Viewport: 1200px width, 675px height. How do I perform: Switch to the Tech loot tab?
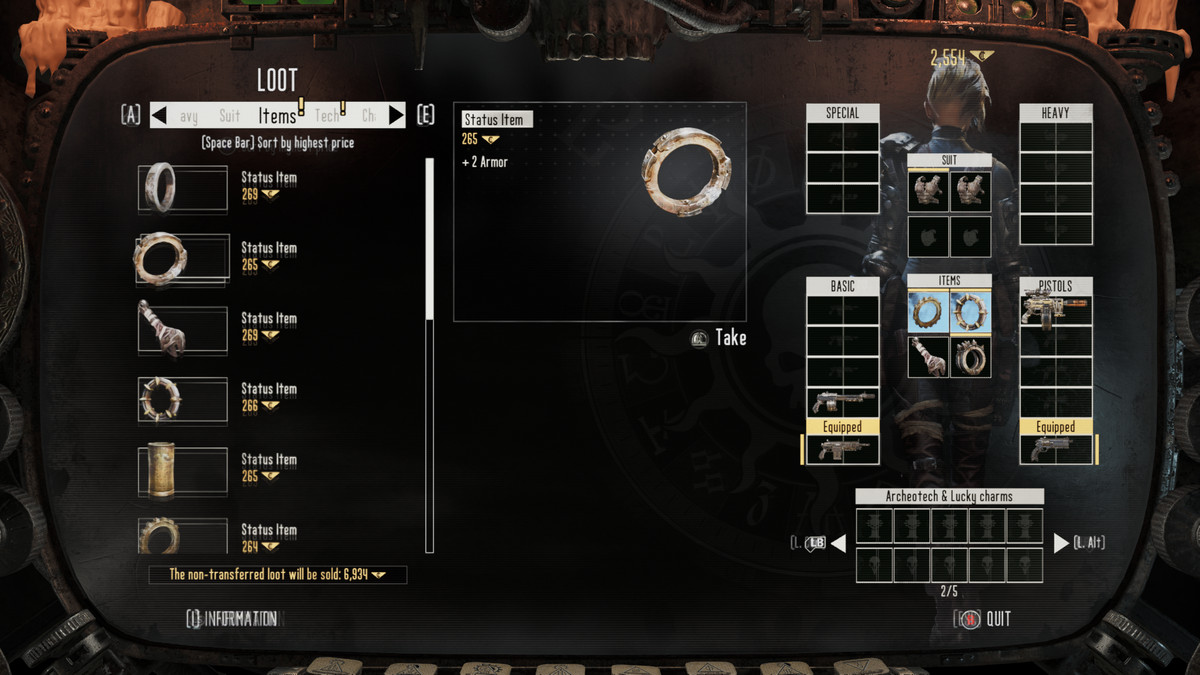coord(327,116)
